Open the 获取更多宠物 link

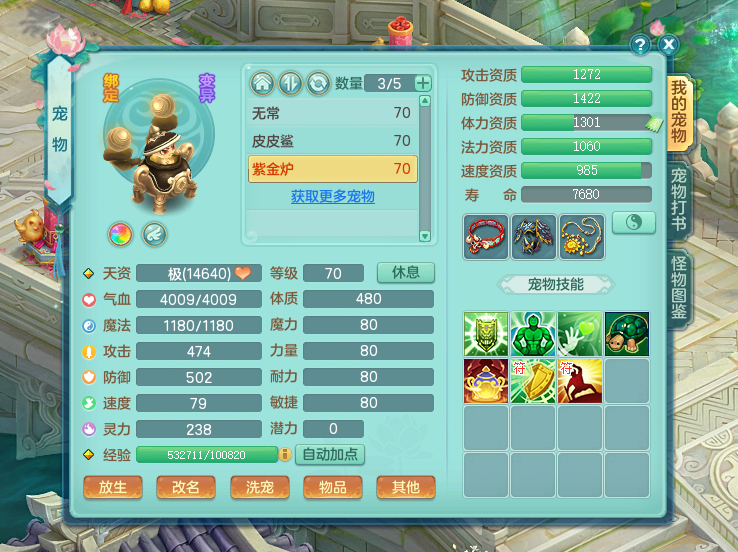click(332, 197)
